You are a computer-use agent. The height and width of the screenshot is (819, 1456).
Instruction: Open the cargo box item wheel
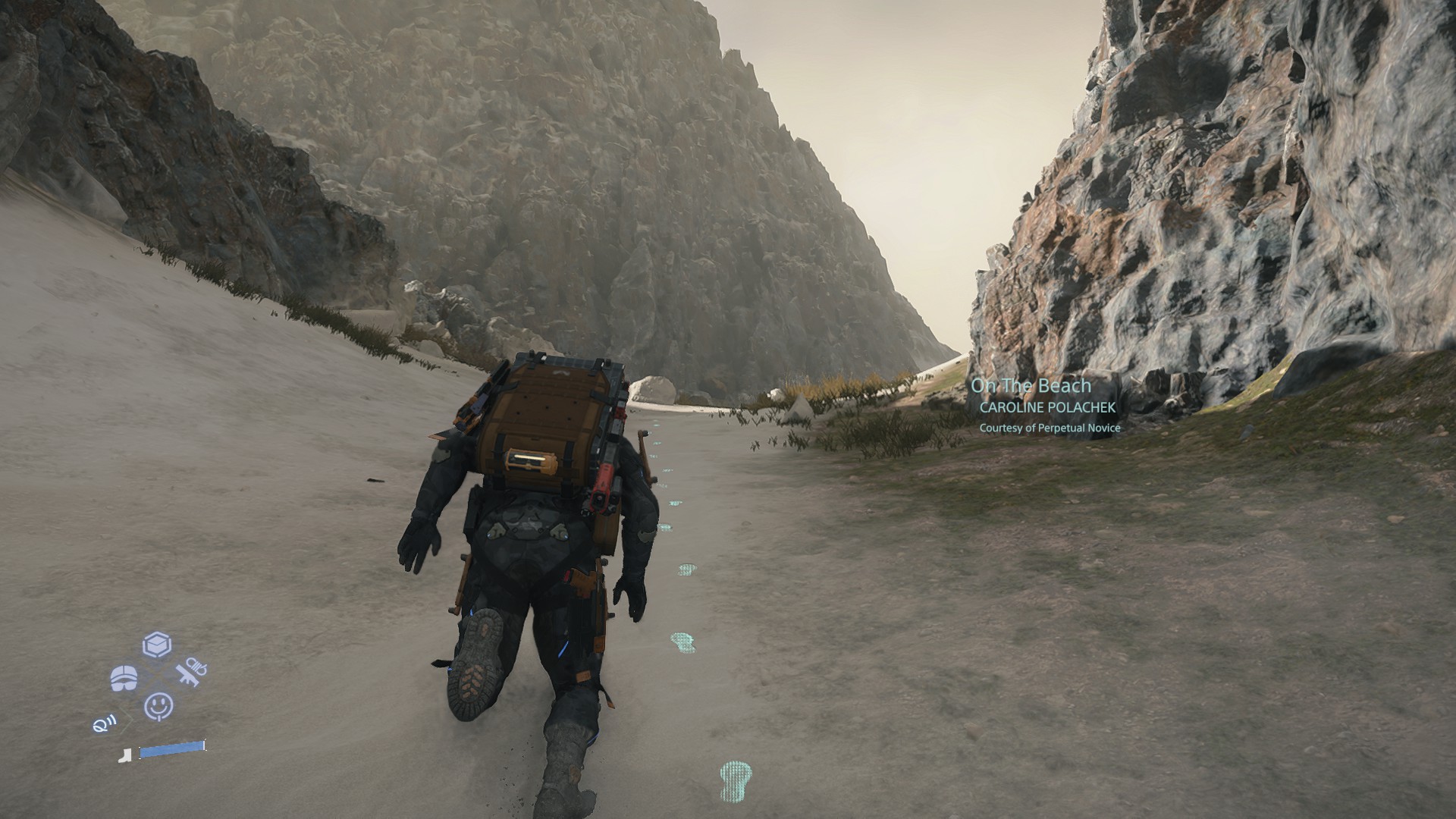pos(157,646)
